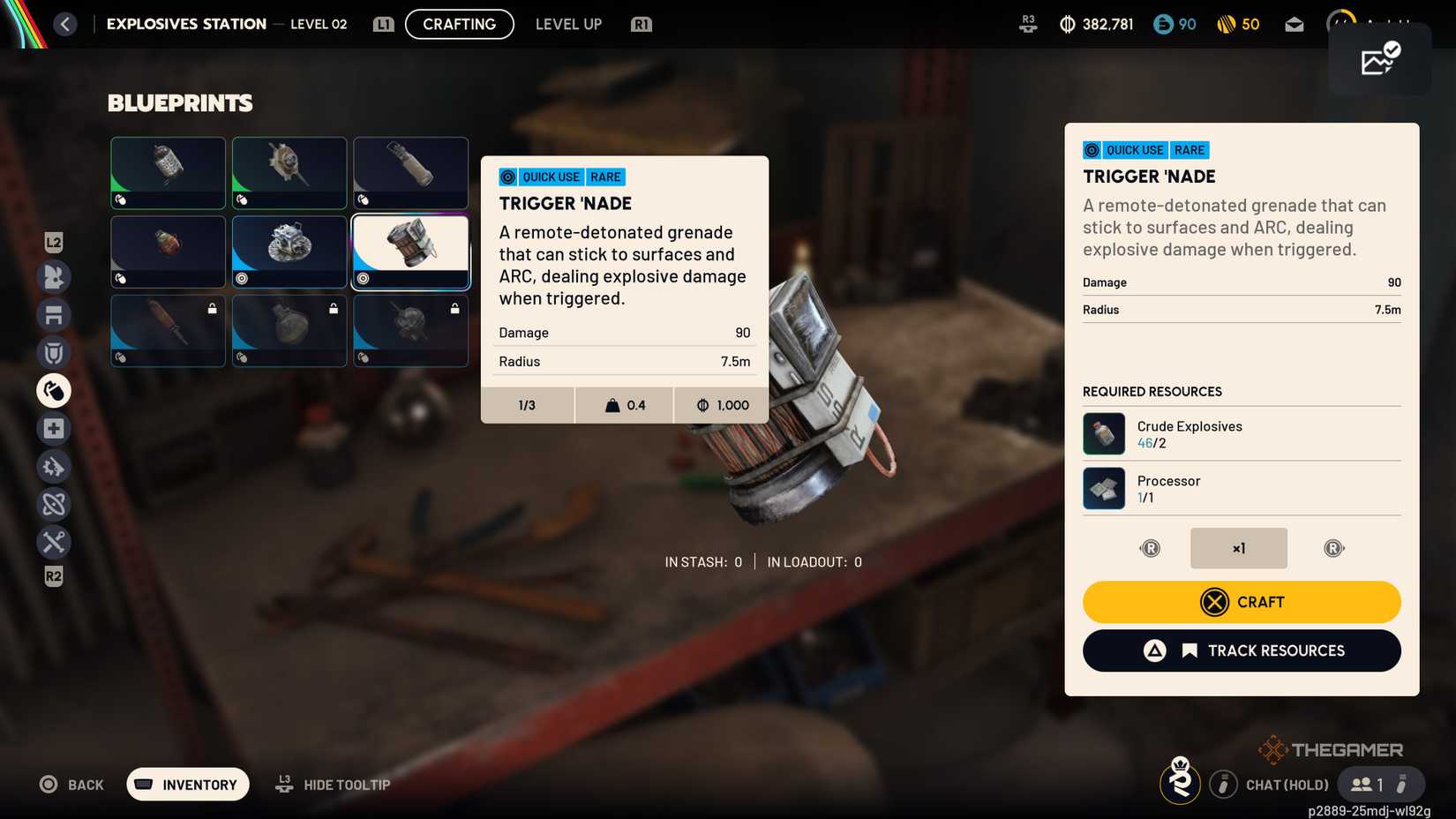Screen dimensions: 1456x819
Task: Decrease craft quantity with left stepper arrow
Action: point(1151,548)
